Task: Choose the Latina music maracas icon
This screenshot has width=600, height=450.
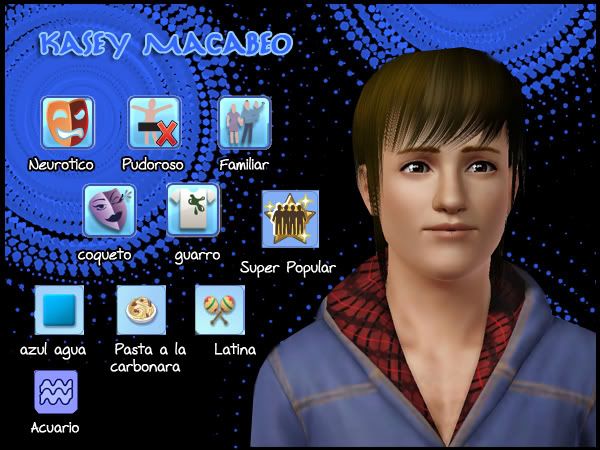Action: (x=220, y=309)
